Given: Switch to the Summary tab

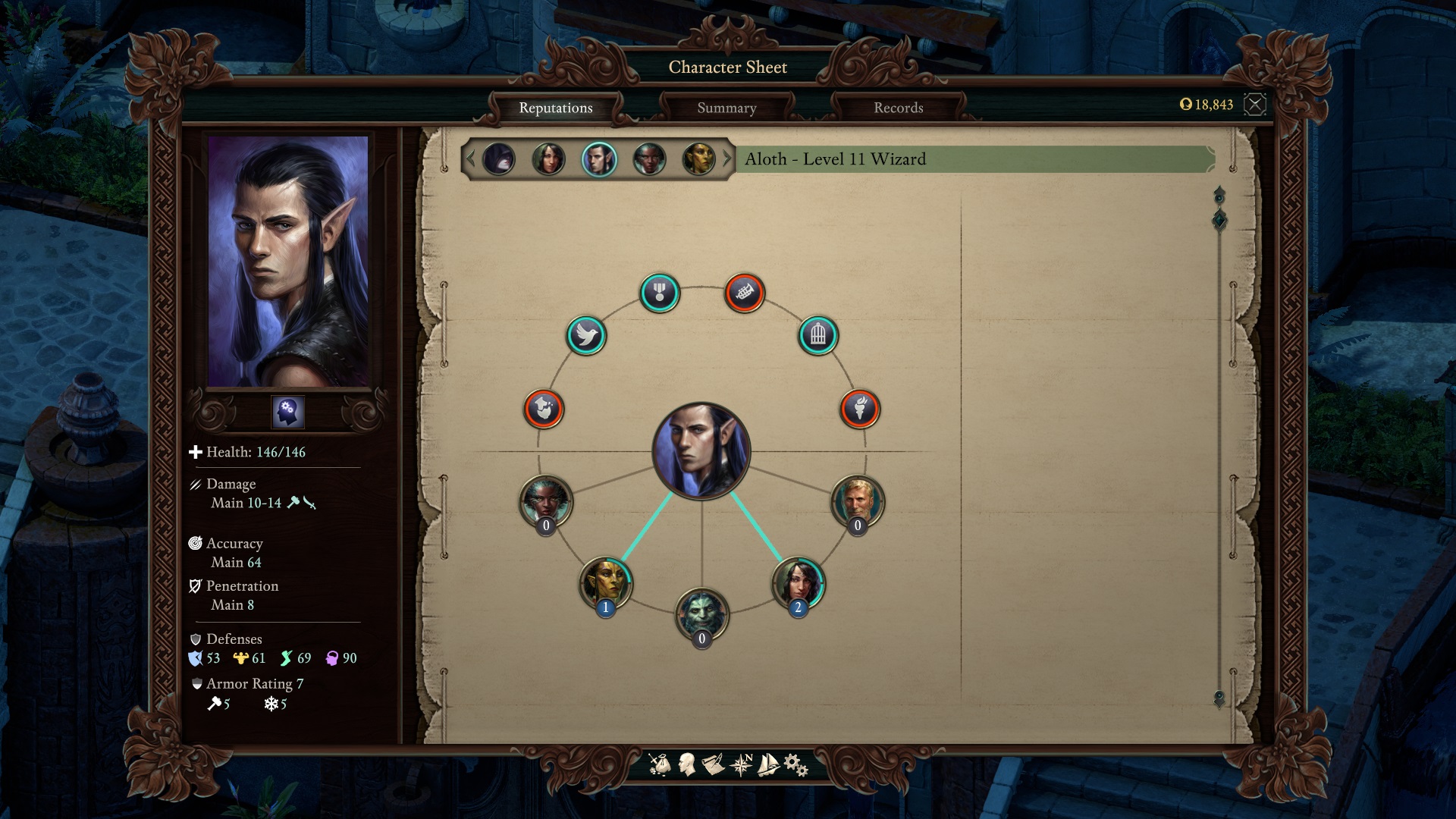Looking at the screenshot, I should coord(726,108).
